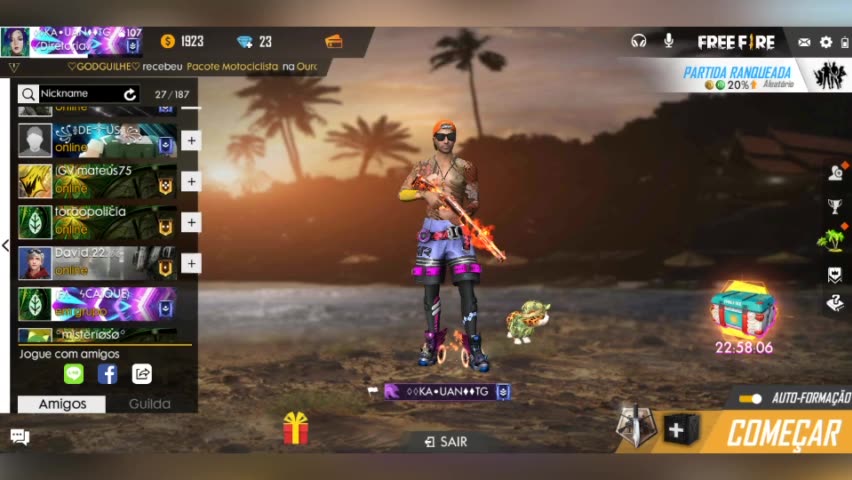Open the chat speech bubble icon

point(19,436)
